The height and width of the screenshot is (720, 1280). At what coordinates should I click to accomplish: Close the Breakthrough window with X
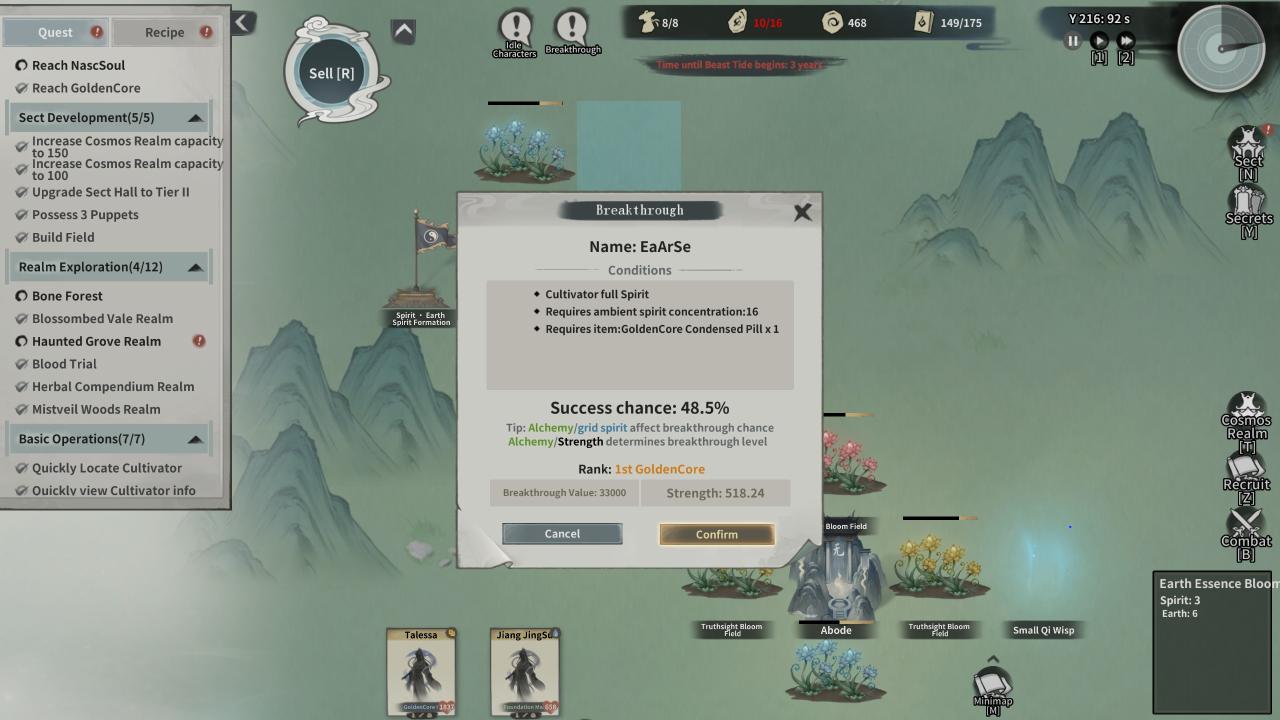(802, 211)
